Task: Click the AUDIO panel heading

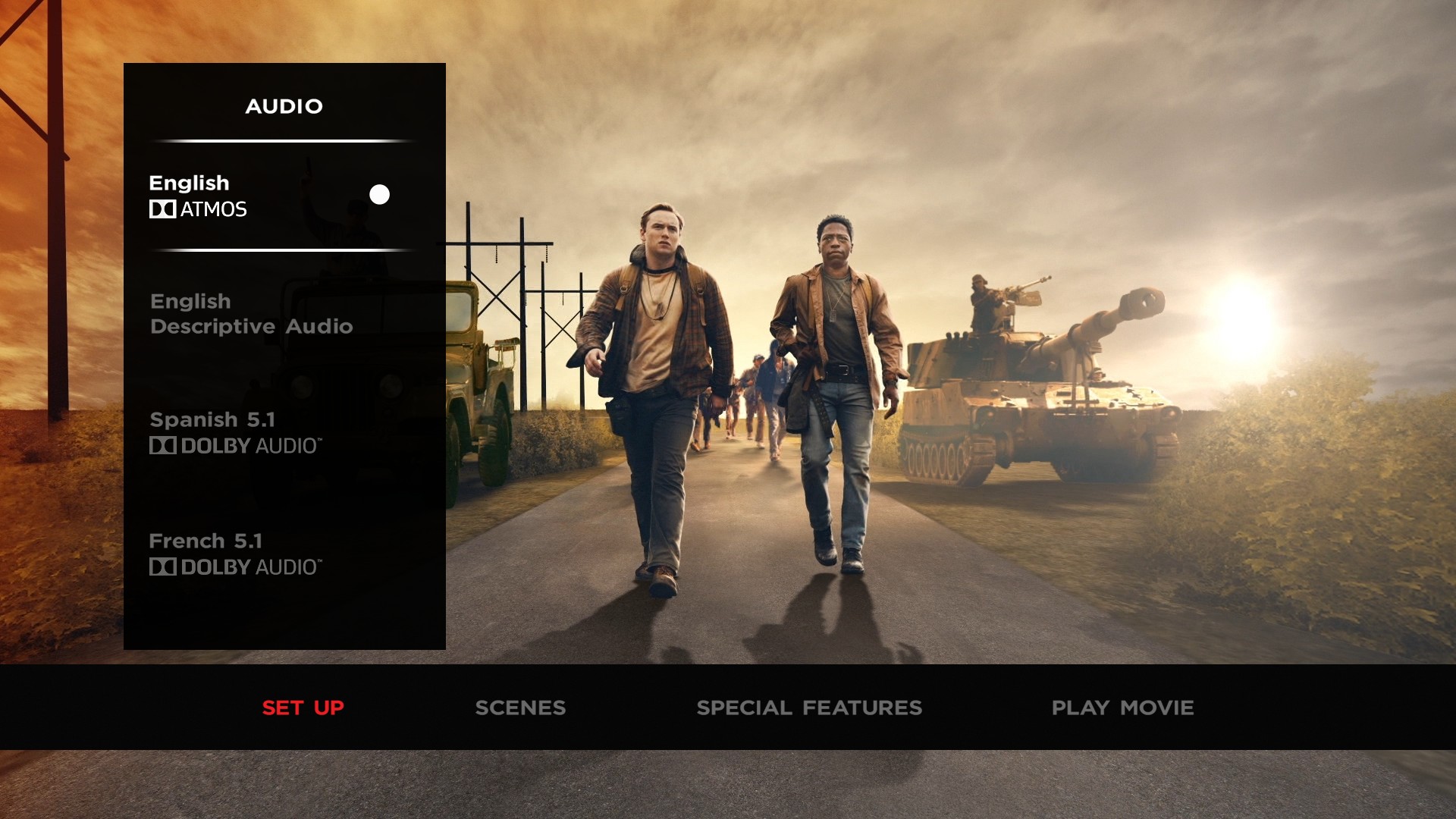Action: click(284, 106)
